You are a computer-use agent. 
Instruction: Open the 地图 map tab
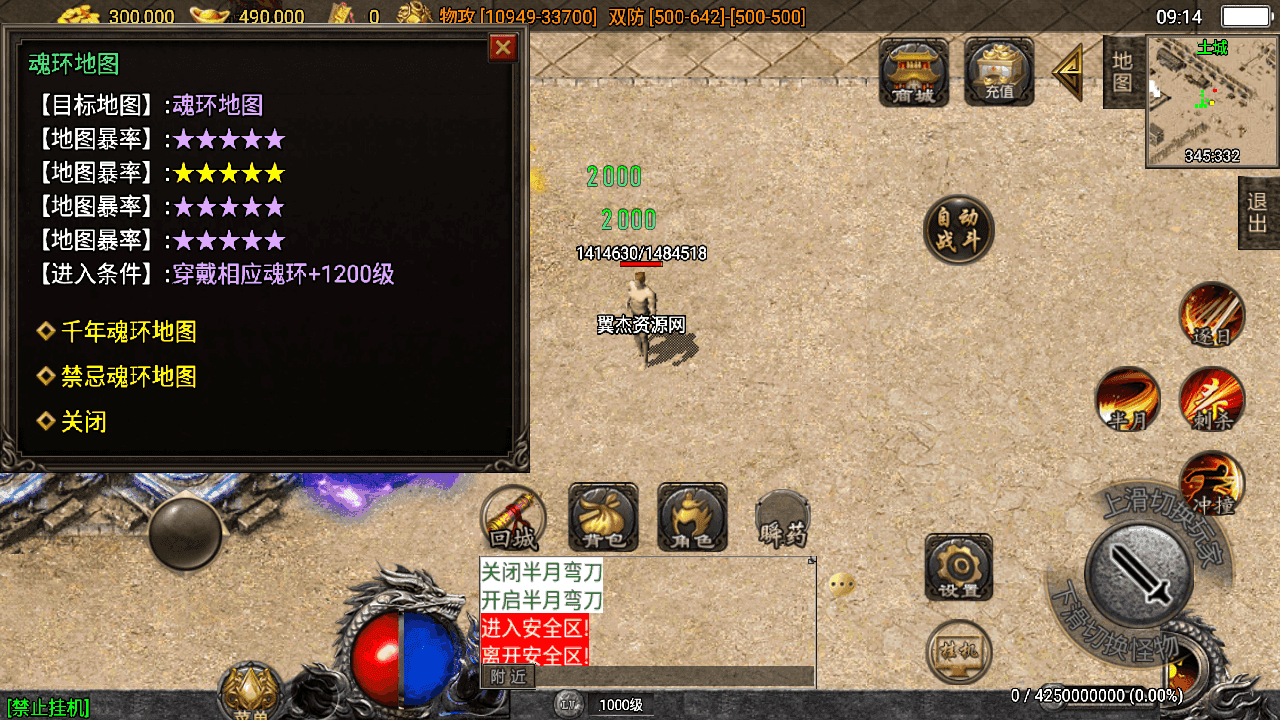[x=1122, y=72]
